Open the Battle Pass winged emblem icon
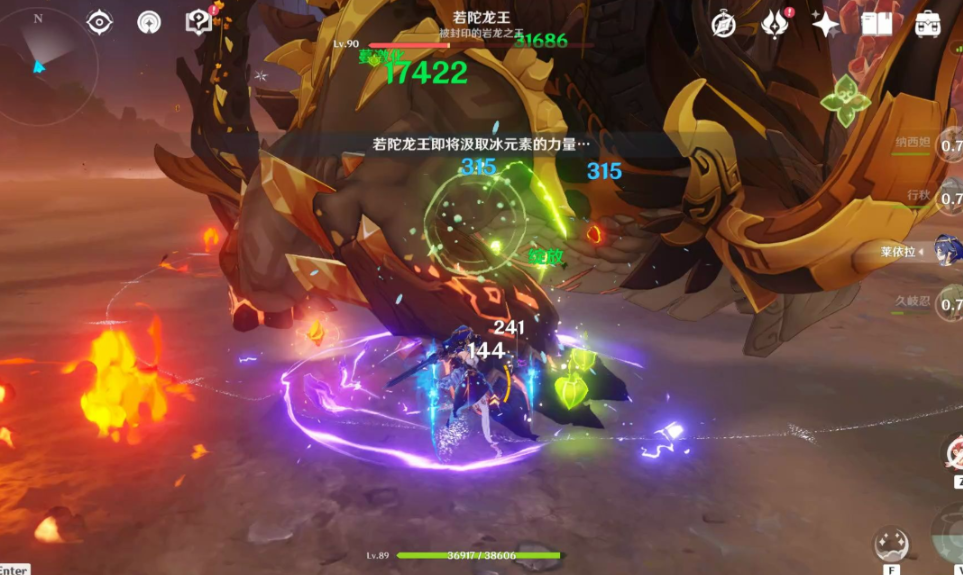963x575 pixels. pyautogui.click(x=774, y=23)
